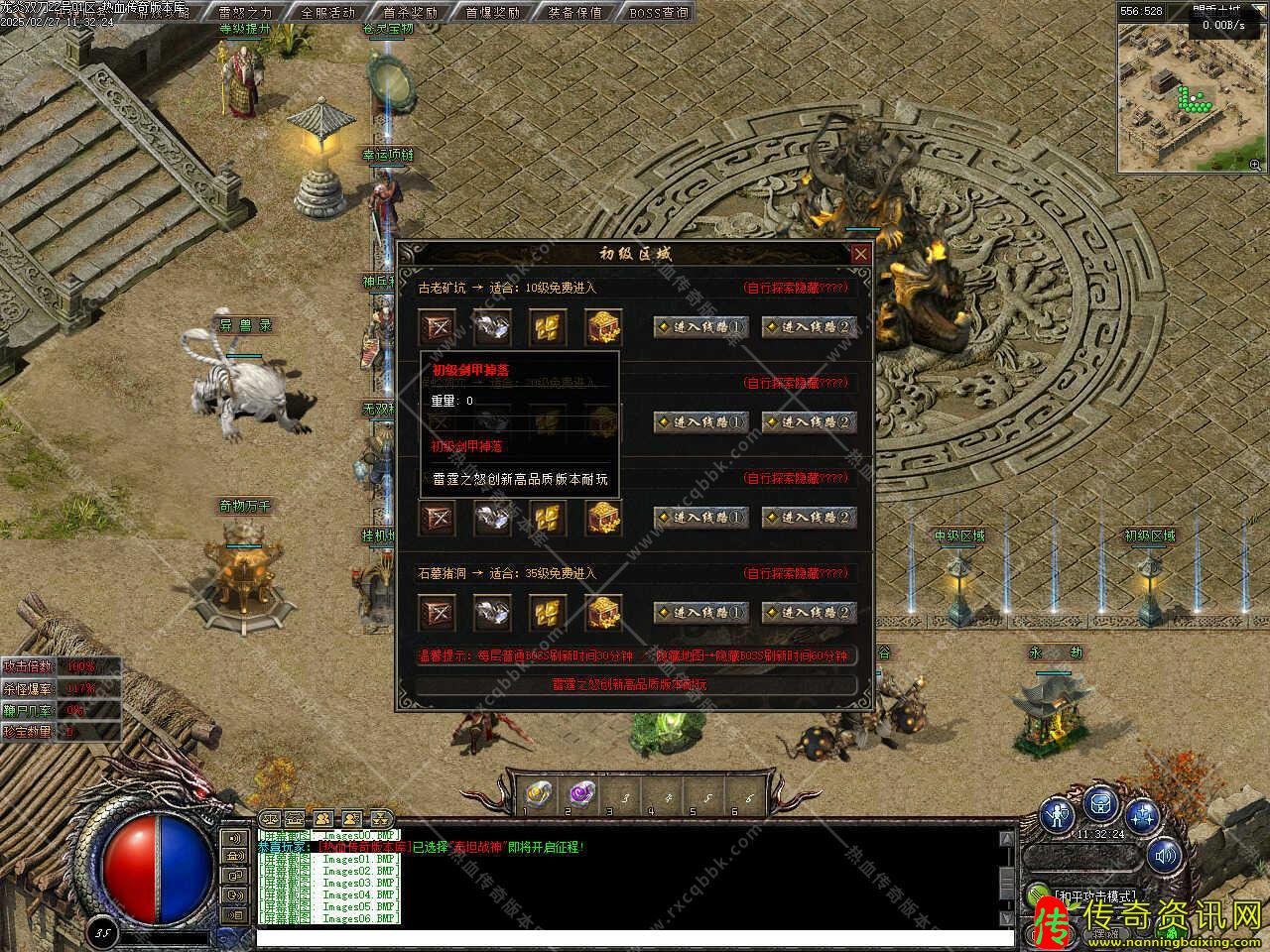Viewport: 1270px width, 952px height.
Task: Open the 首杀奖励 menu
Action: coord(410,13)
